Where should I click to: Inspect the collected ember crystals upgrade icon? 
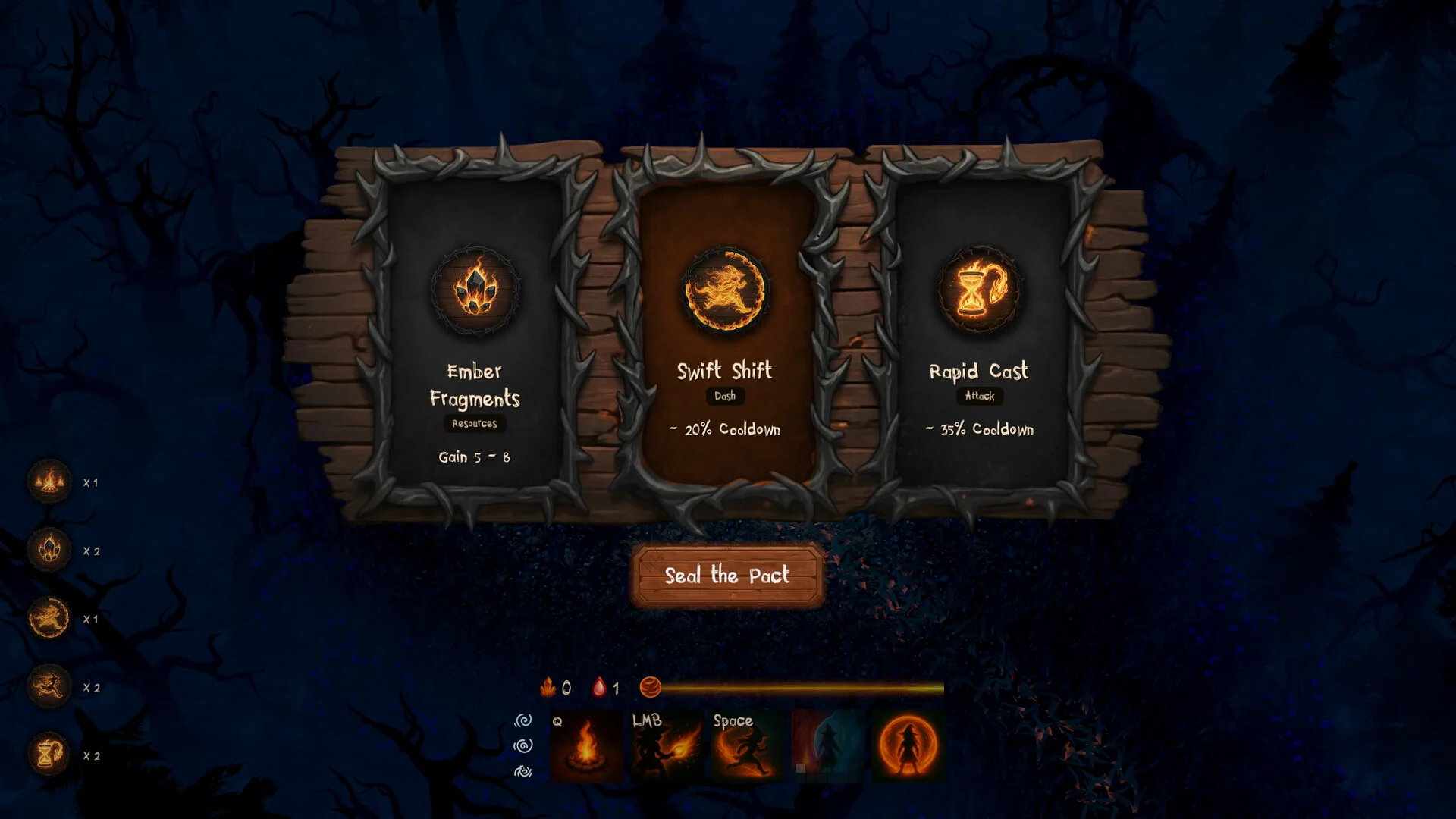[x=49, y=549]
